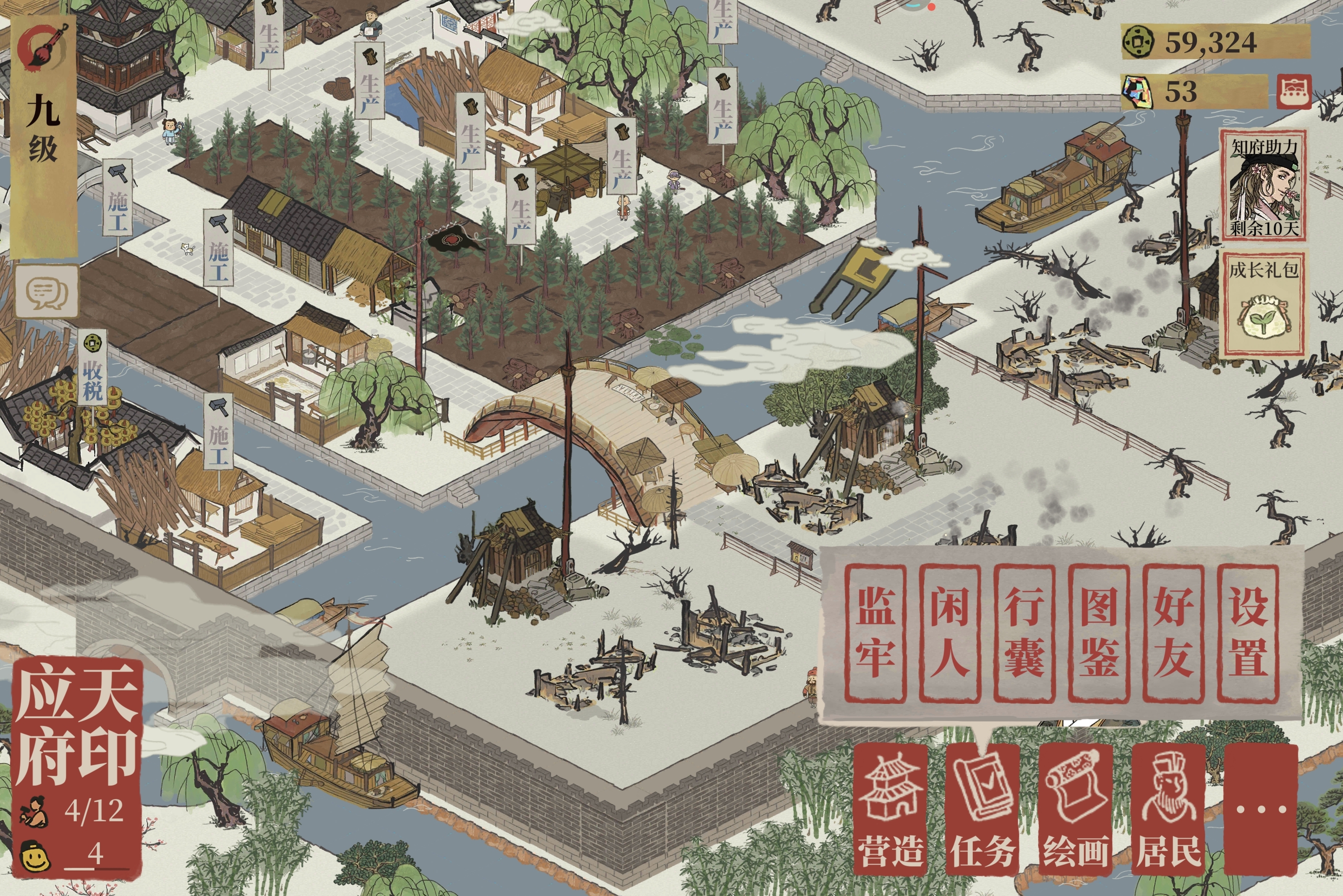Collect taxes at the 收税 banner
The width and height of the screenshot is (1343, 896).
click(x=92, y=369)
